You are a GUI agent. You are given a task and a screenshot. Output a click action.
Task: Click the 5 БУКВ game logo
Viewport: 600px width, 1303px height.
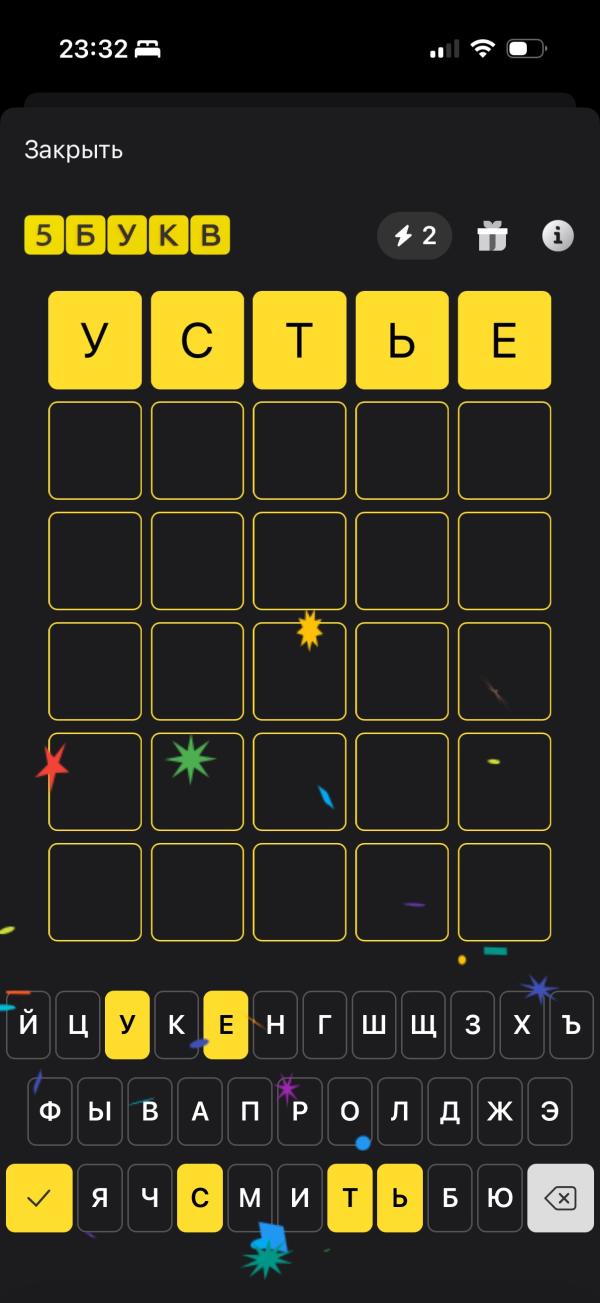[x=127, y=236]
